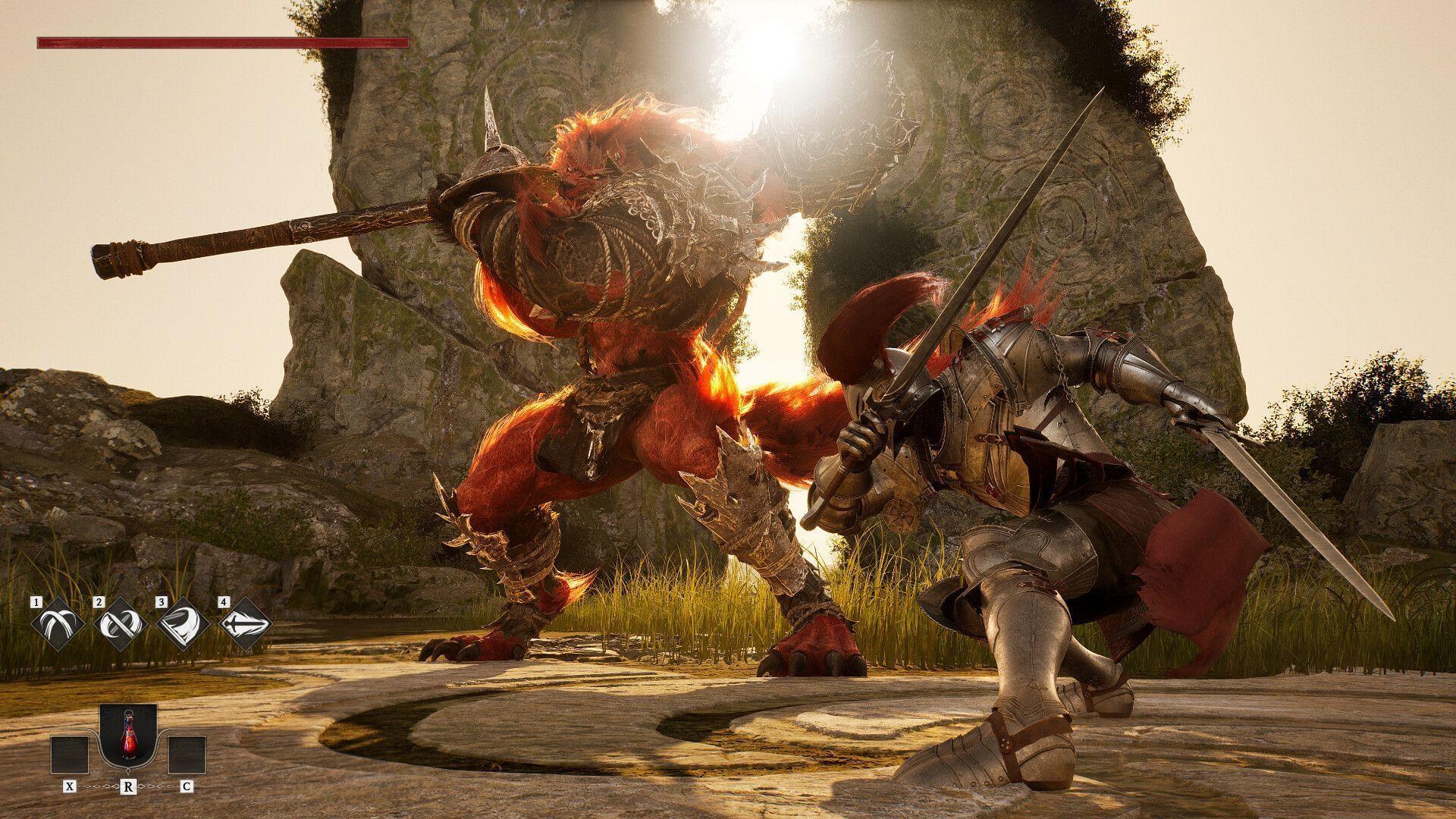Click the "X" keybind label
This screenshot has height=819, width=1456.
coord(70,786)
